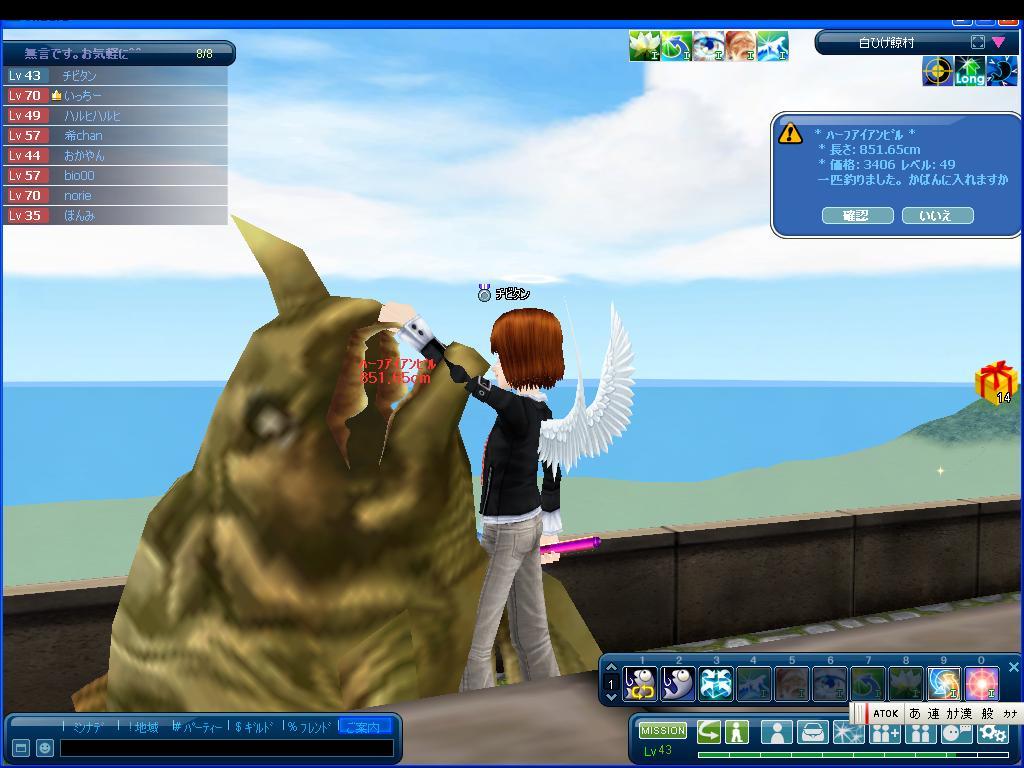This screenshot has height=768, width=1024.
Task: Open the emoticon smiley button
Action: 44,748
